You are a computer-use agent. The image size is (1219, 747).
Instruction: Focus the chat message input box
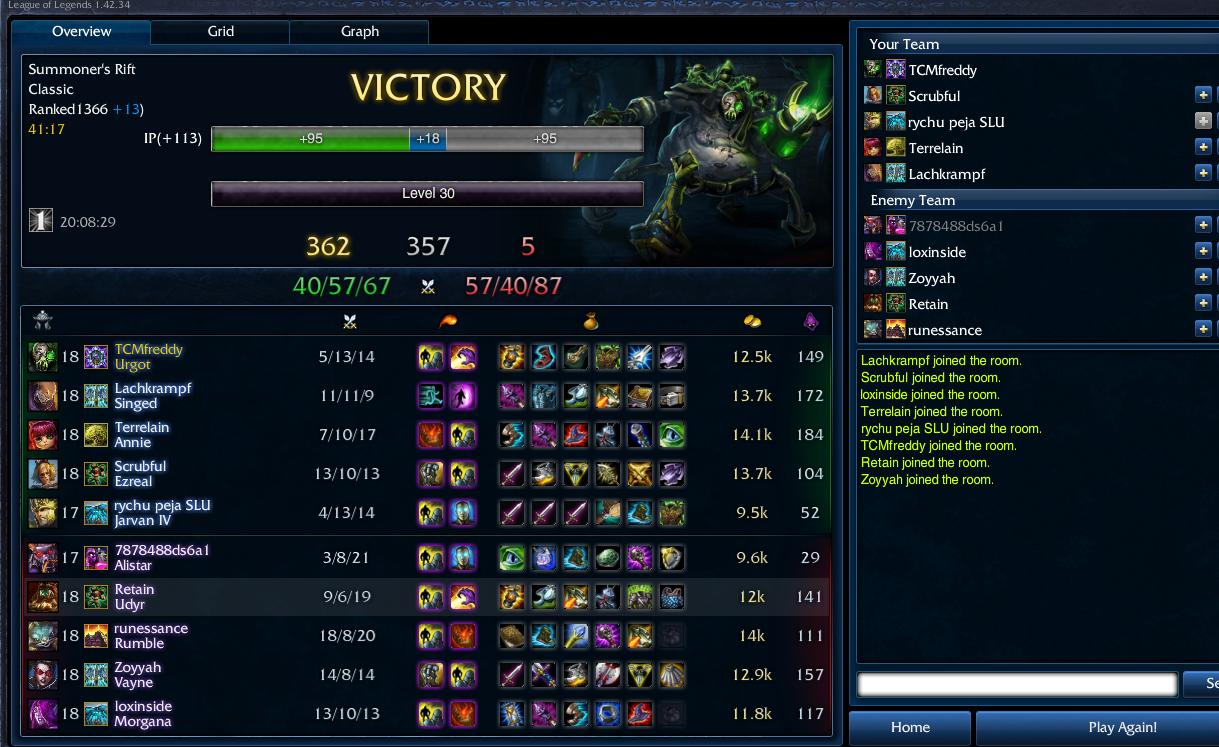(1017, 684)
